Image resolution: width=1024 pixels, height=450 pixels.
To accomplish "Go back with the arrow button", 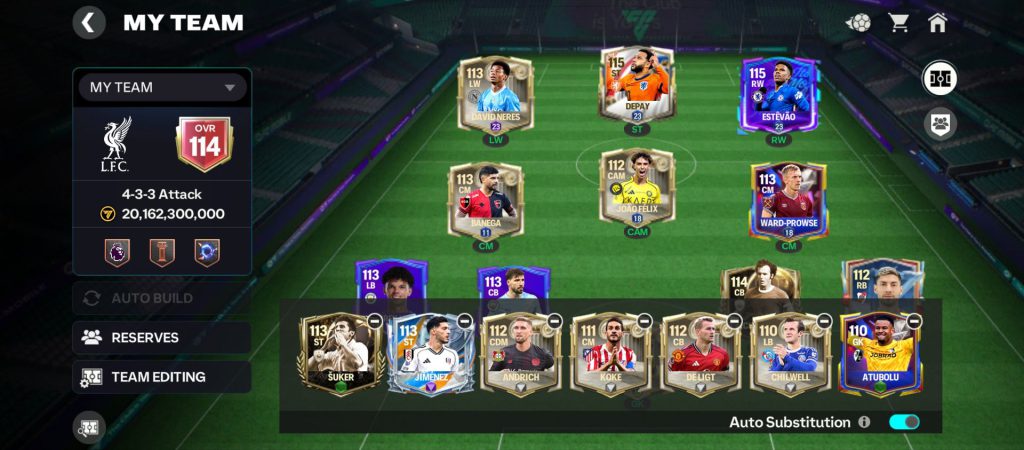I will pos(89,22).
